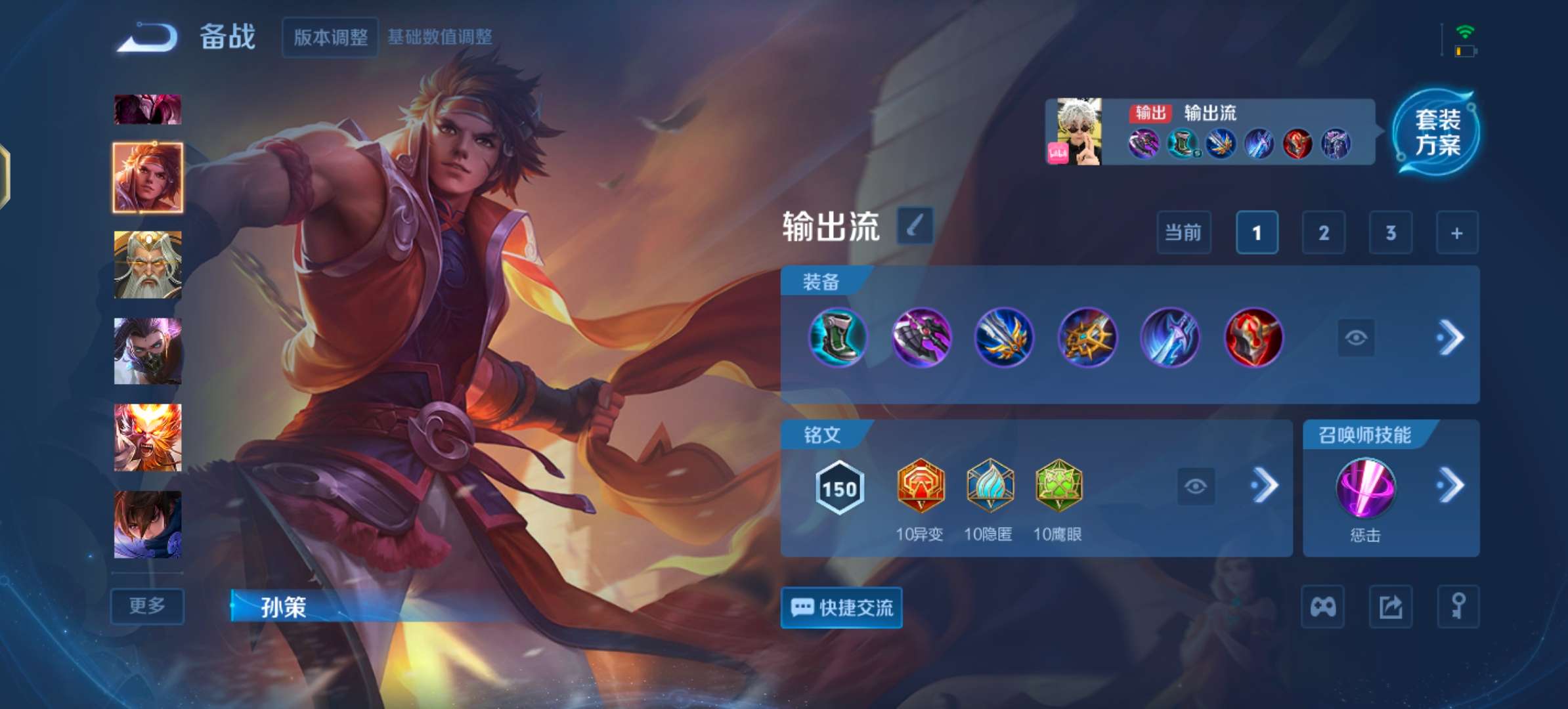Select the 当前 current loadout tab
The image size is (1568, 709).
1184,232
